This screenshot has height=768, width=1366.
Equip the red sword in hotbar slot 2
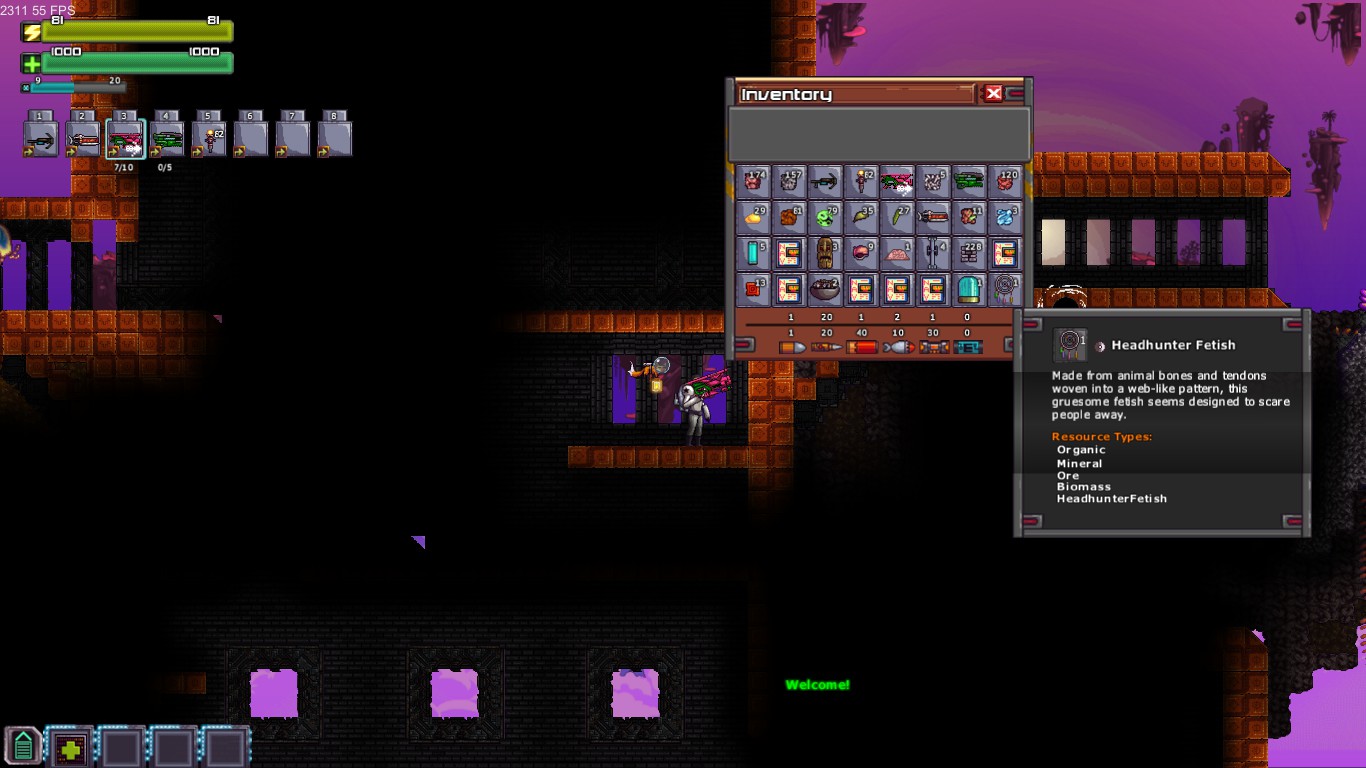pos(83,140)
